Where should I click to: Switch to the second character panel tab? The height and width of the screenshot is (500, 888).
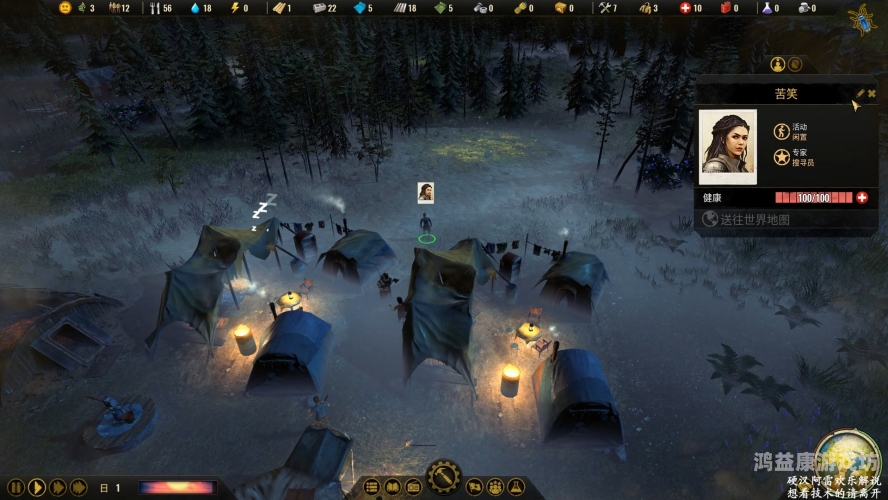795,64
